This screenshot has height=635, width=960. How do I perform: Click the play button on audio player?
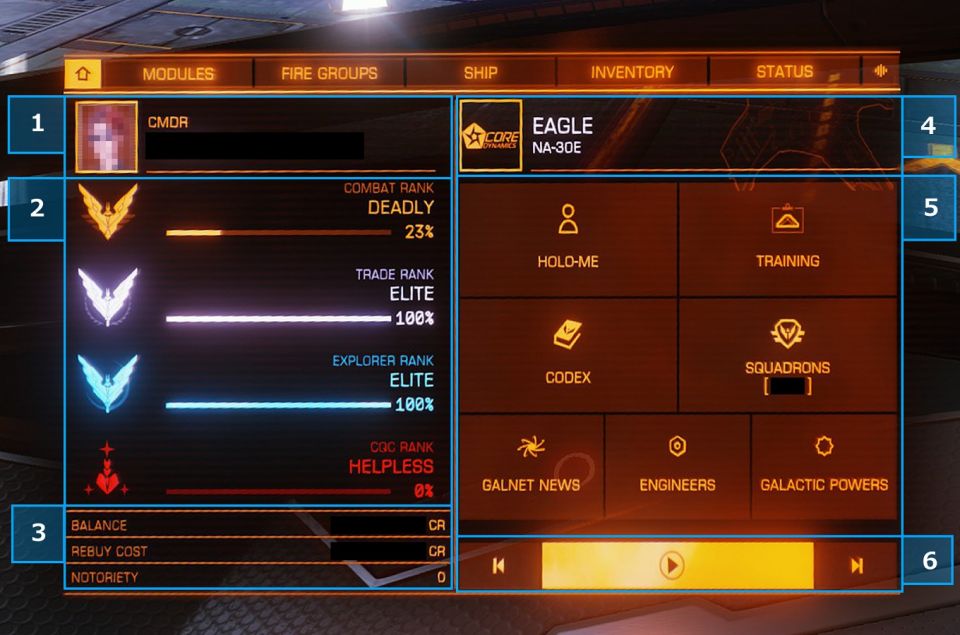pyautogui.click(x=672, y=566)
